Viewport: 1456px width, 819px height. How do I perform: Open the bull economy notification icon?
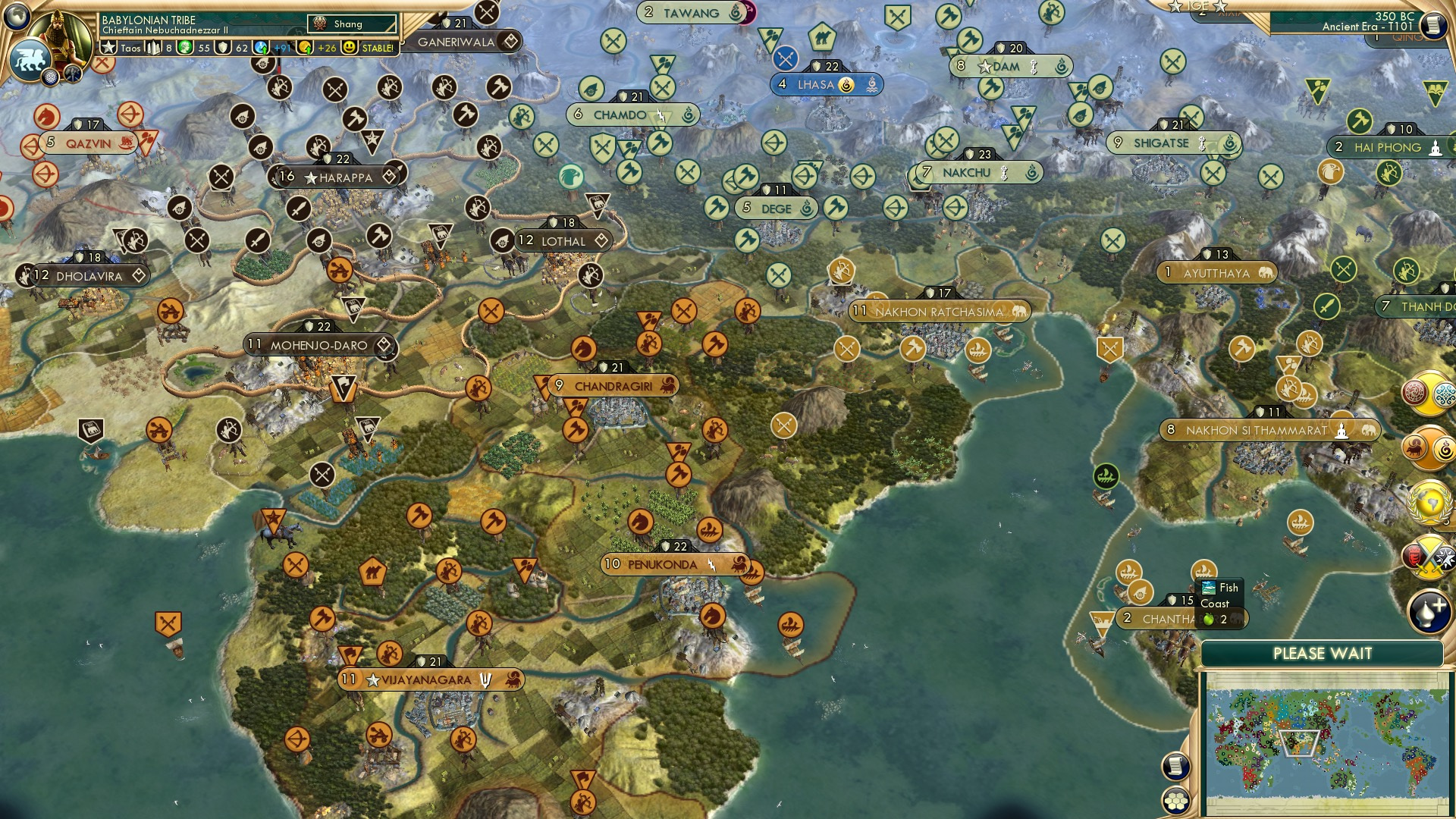pyautogui.click(x=1414, y=448)
